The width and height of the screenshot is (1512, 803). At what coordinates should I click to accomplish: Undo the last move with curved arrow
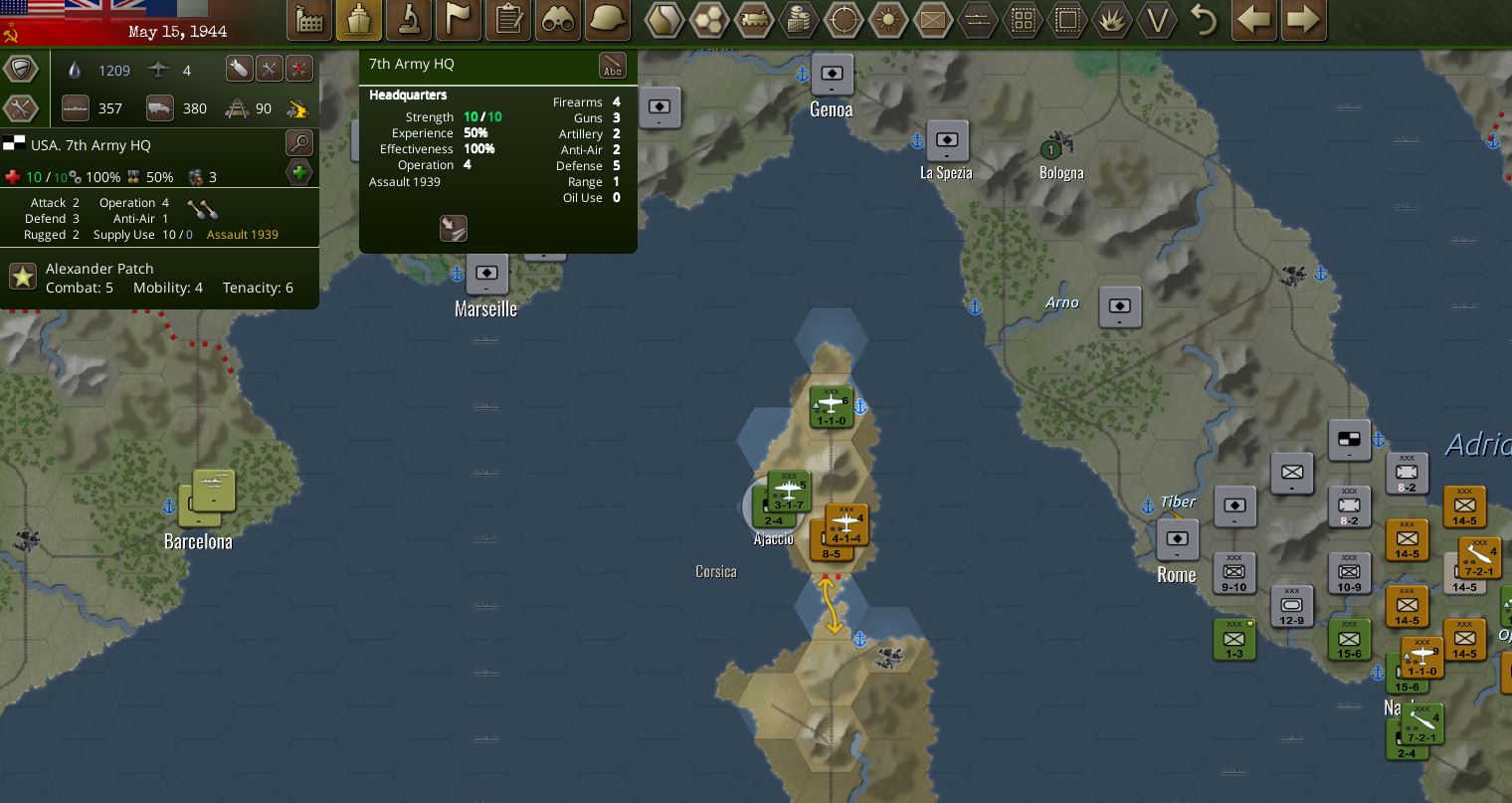1204,20
